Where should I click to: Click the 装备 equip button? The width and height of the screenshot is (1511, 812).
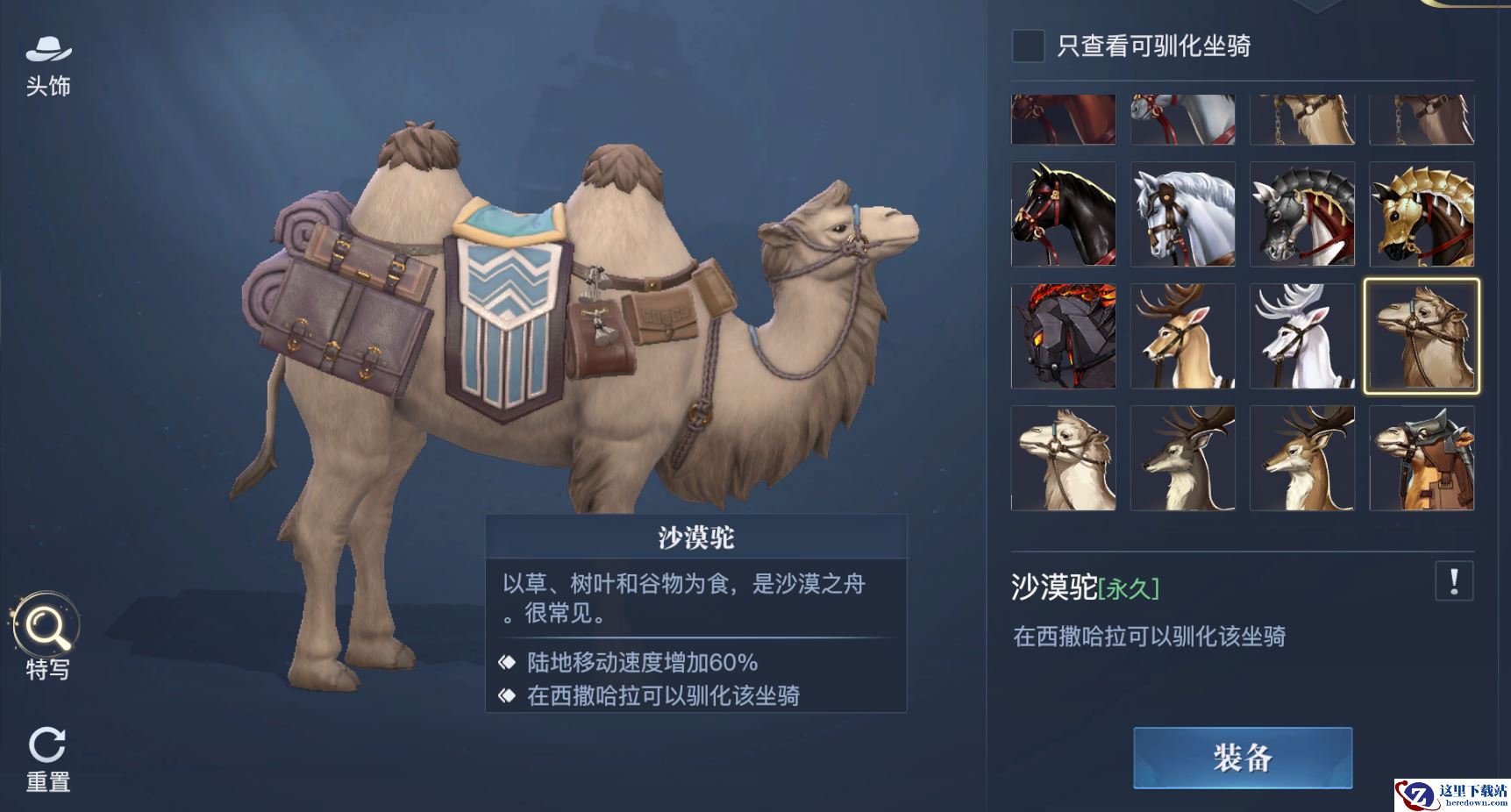coord(1242,758)
